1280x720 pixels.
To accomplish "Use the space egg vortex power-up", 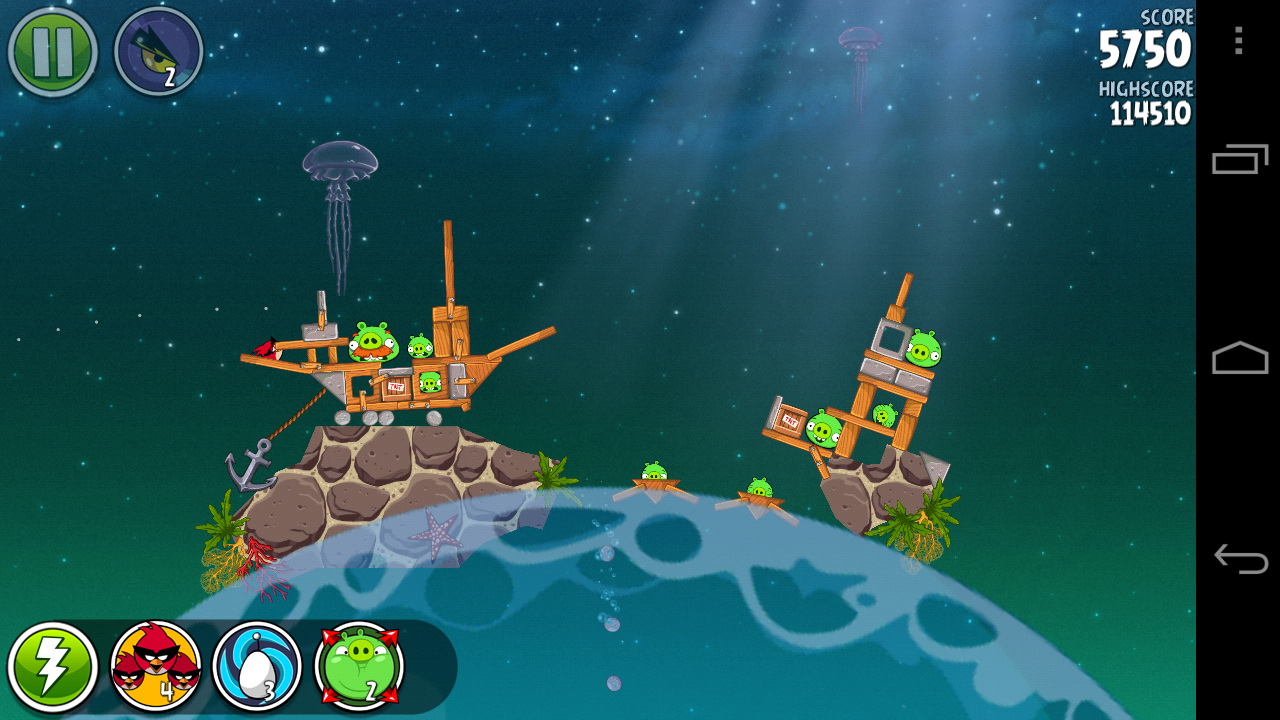I will point(257,667).
